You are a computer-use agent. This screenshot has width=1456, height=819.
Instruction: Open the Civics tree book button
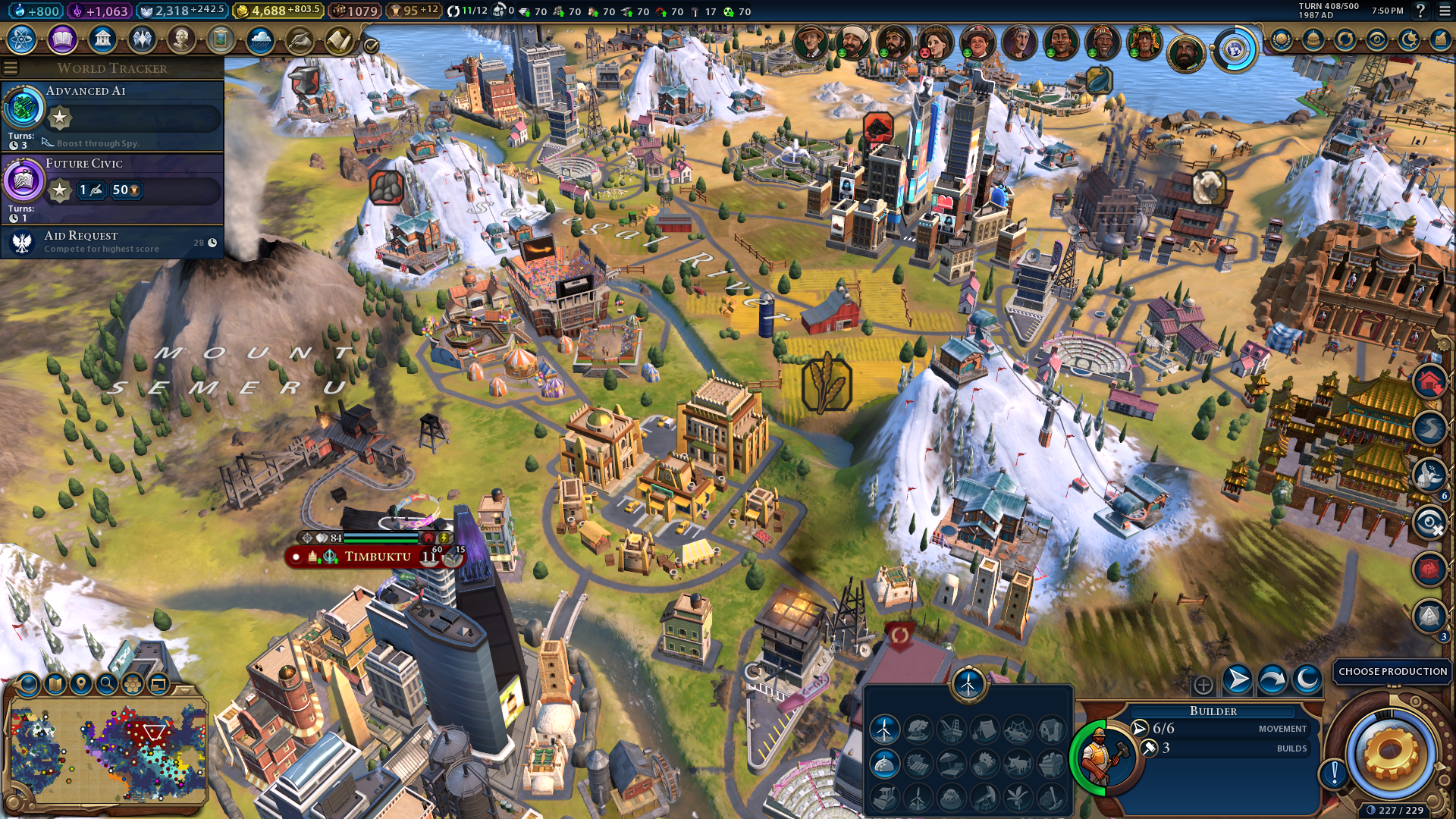click(x=62, y=39)
